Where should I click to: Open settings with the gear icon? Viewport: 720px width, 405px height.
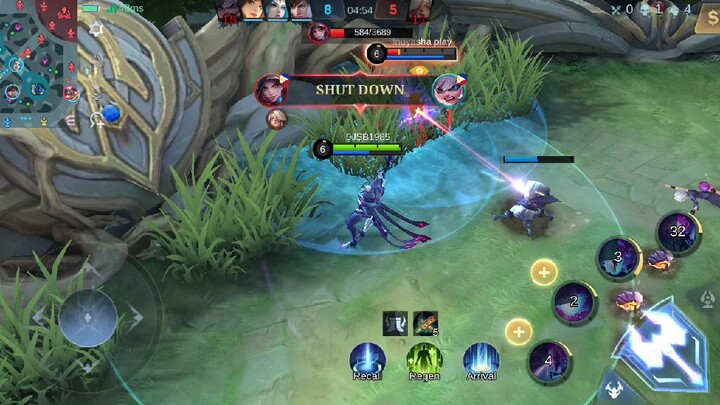coord(96,29)
